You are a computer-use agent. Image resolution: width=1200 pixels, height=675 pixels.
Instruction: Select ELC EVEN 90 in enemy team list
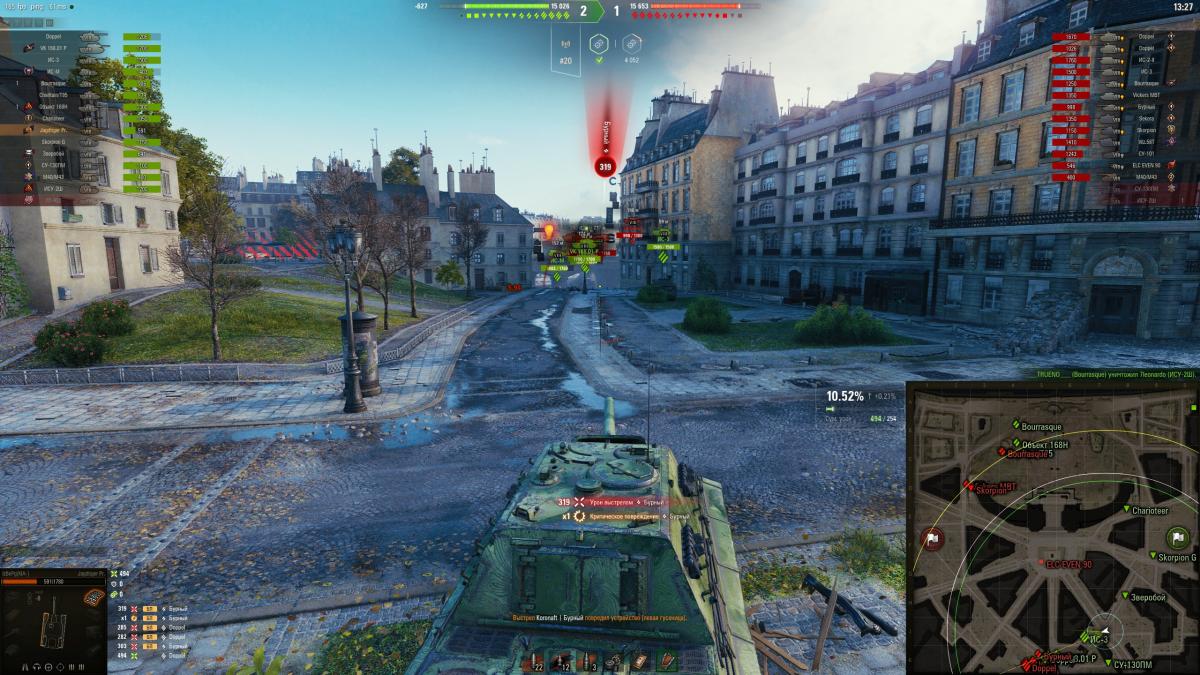point(1146,165)
